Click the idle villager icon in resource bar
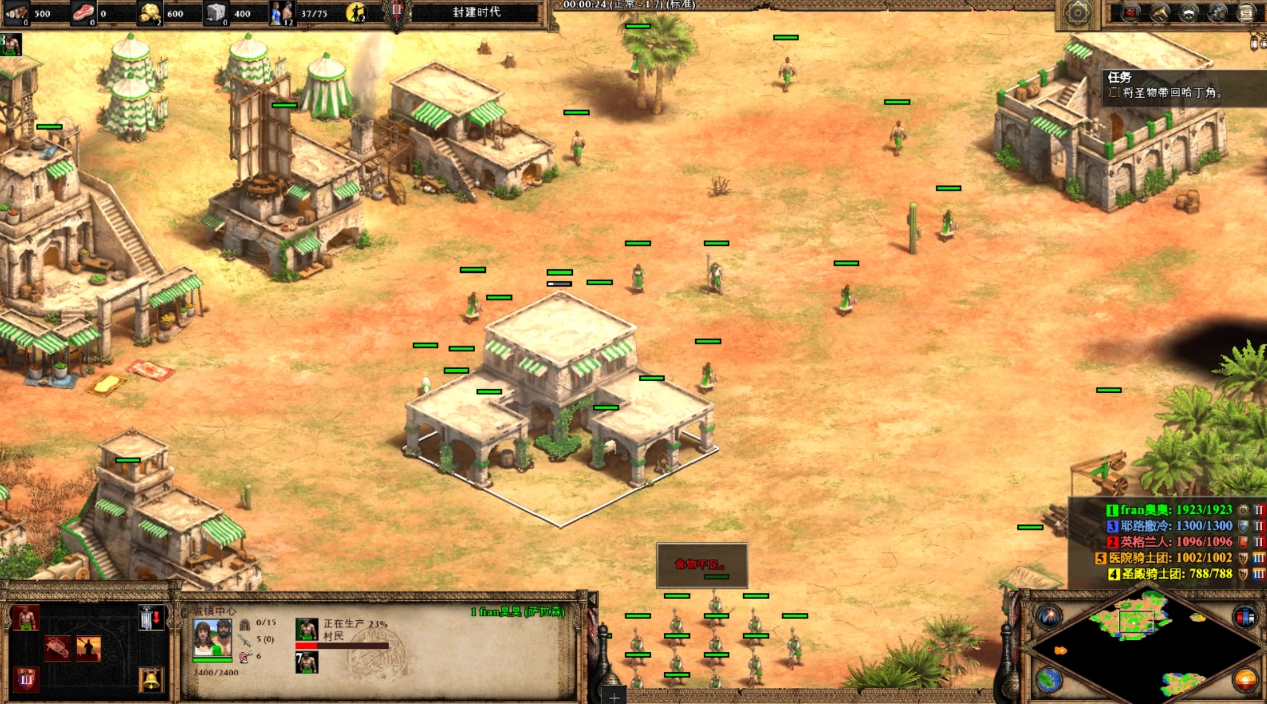 tap(357, 13)
